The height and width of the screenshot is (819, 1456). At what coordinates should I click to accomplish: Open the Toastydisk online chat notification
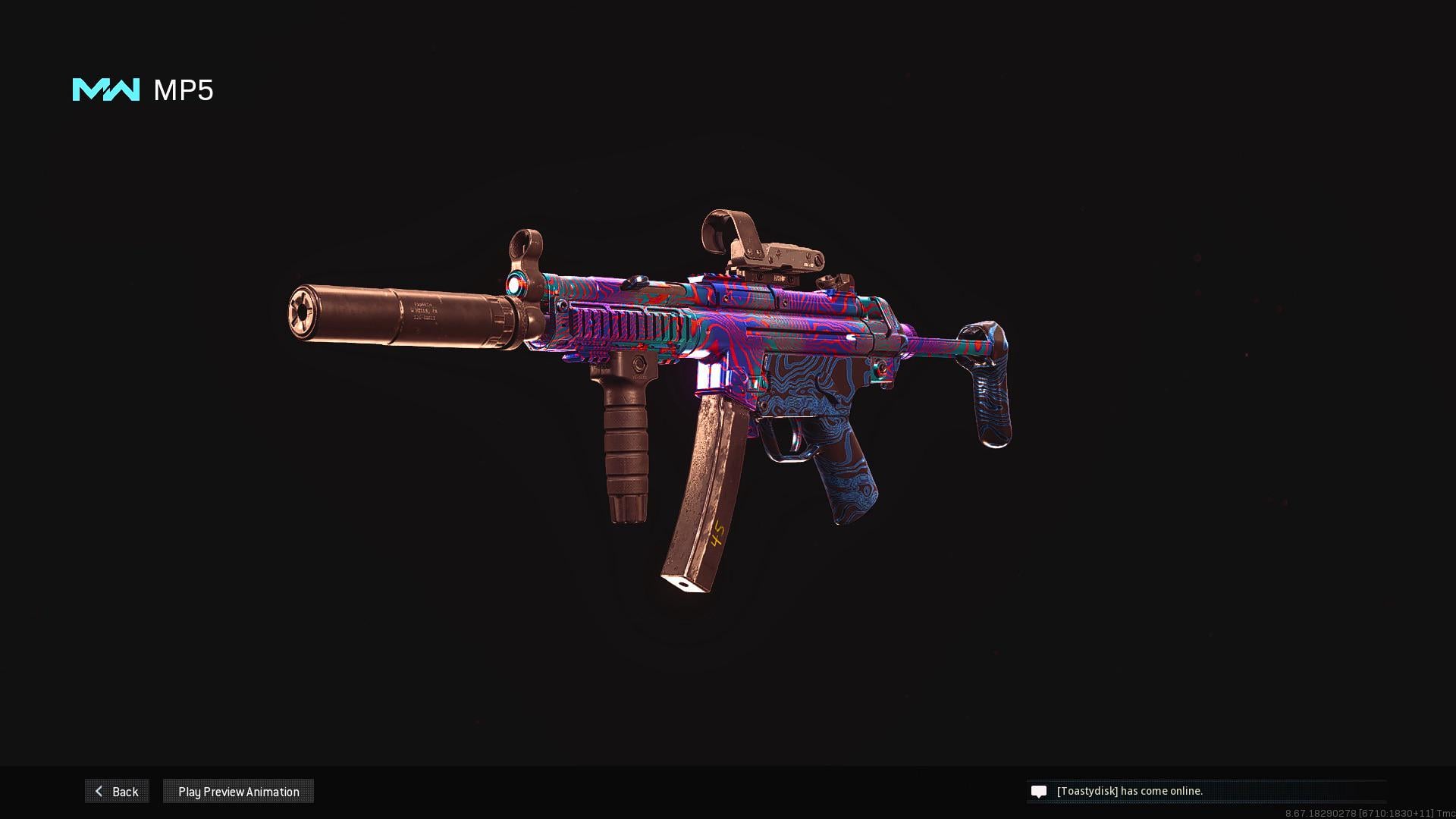click(1129, 791)
